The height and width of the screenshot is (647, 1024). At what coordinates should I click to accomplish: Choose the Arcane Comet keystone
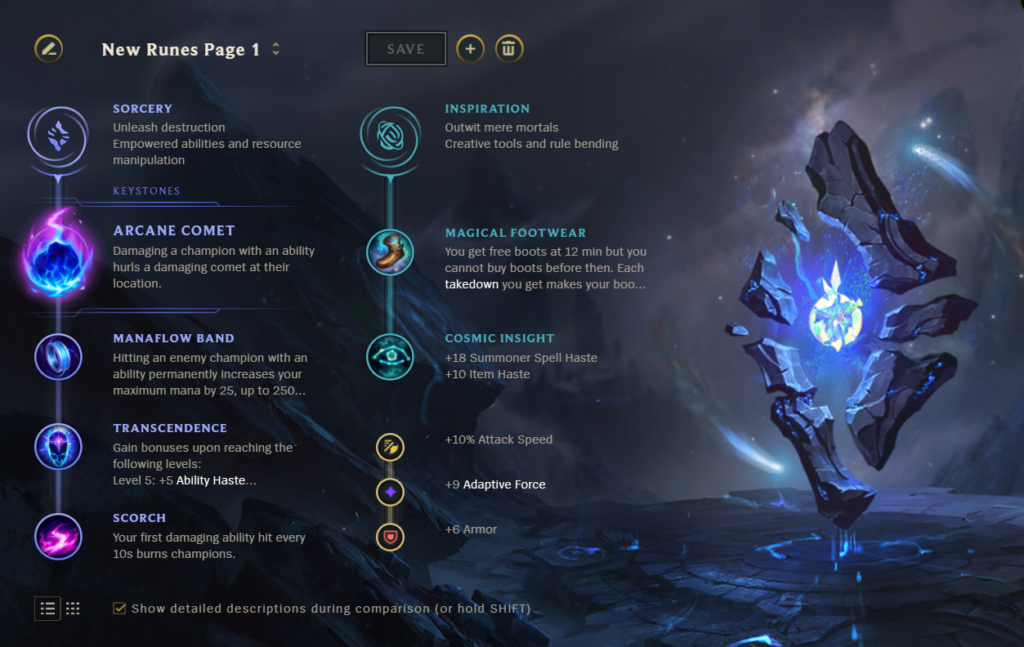click(x=58, y=256)
